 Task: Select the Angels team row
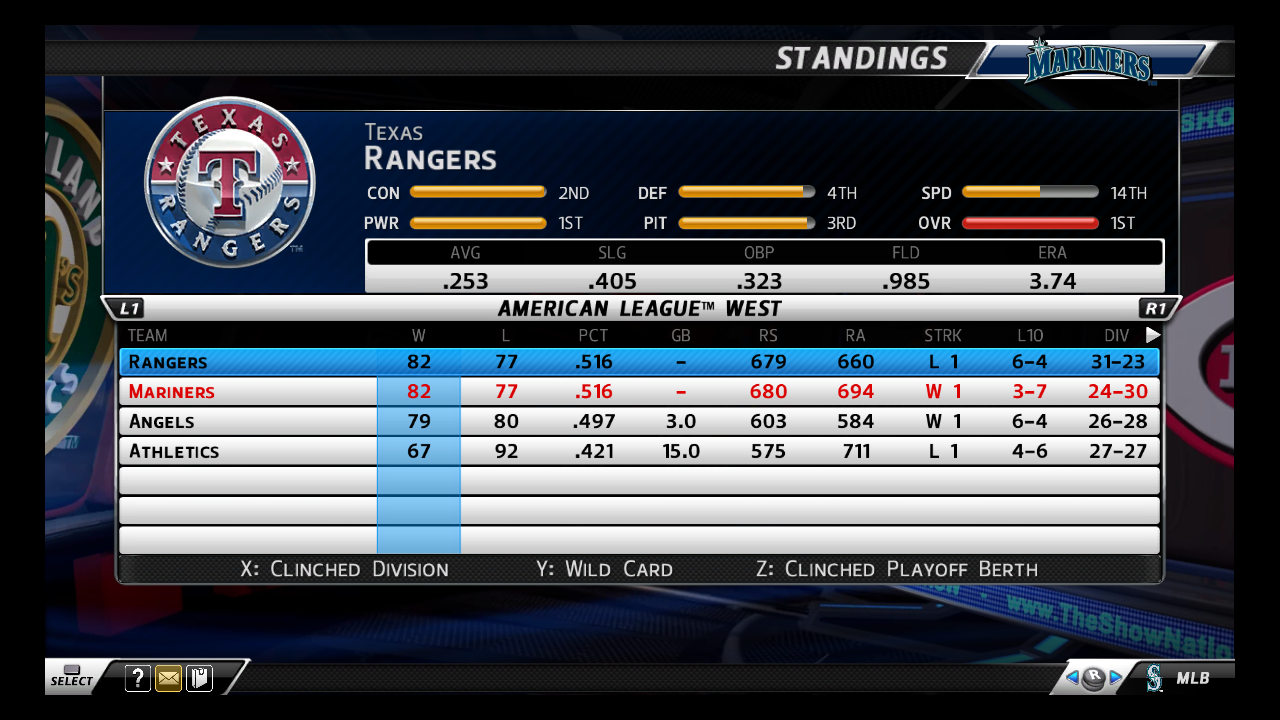638,422
